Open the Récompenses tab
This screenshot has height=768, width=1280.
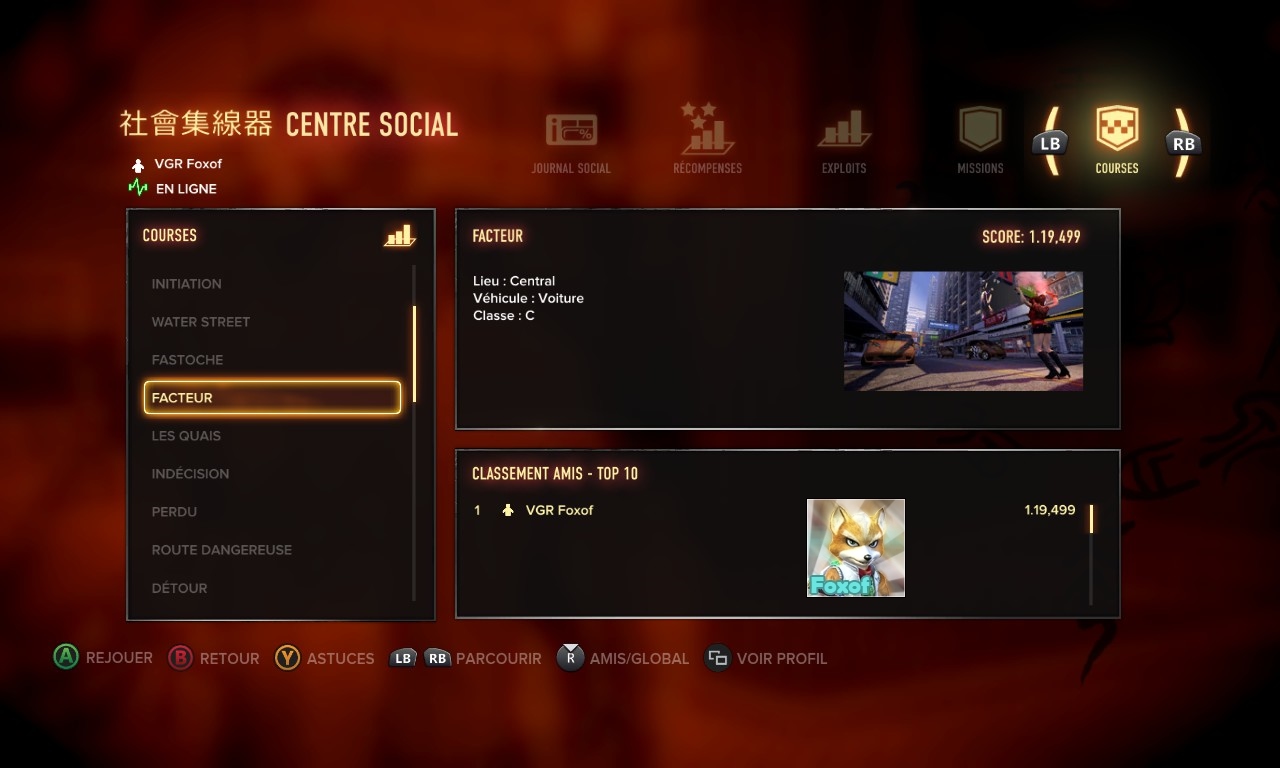point(707,139)
